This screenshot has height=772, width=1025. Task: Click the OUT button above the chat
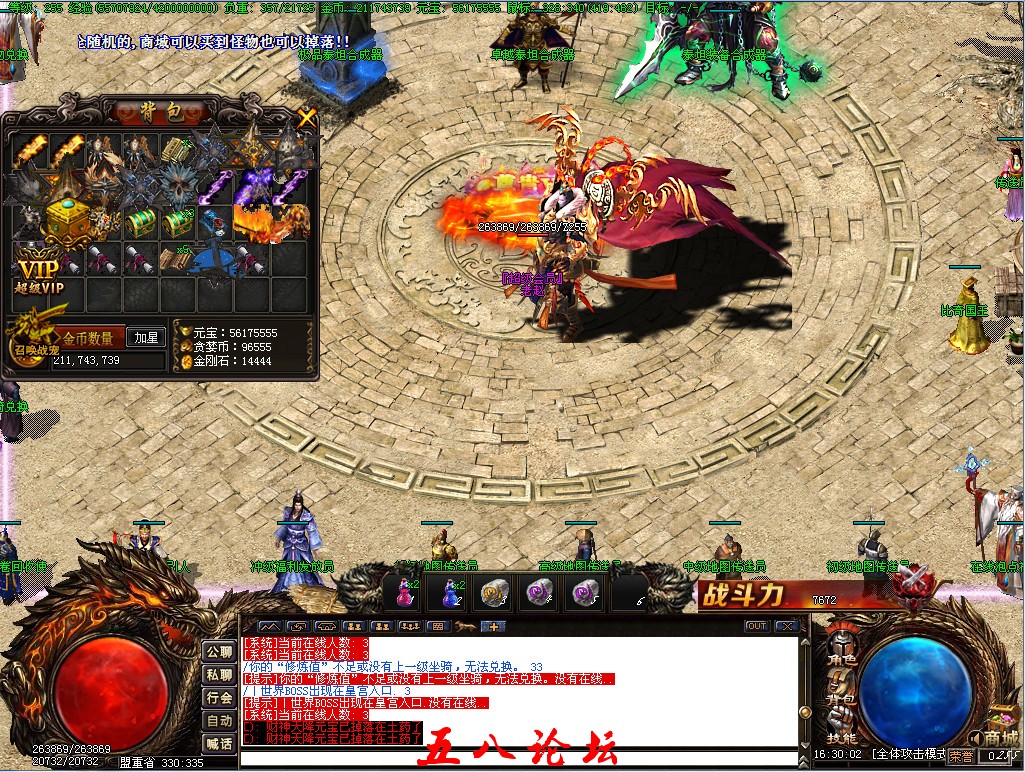(x=757, y=626)
